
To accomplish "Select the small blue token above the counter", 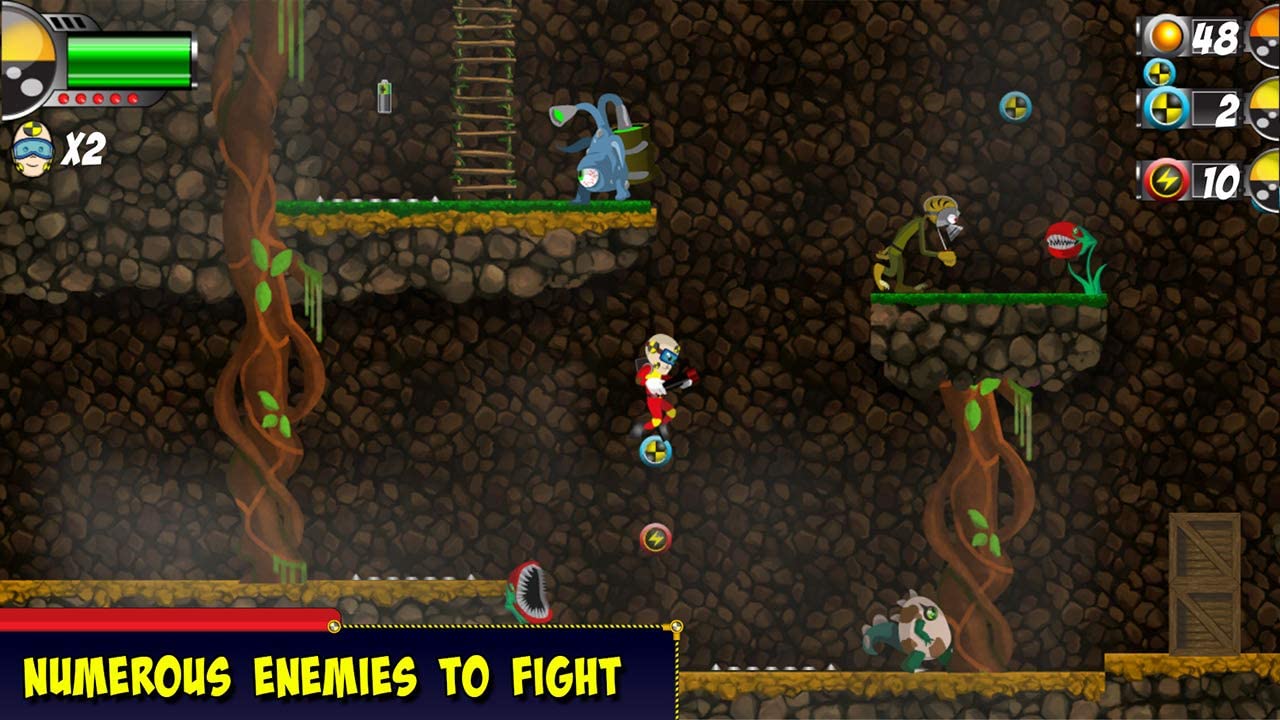I will [x=1158, y=72].
